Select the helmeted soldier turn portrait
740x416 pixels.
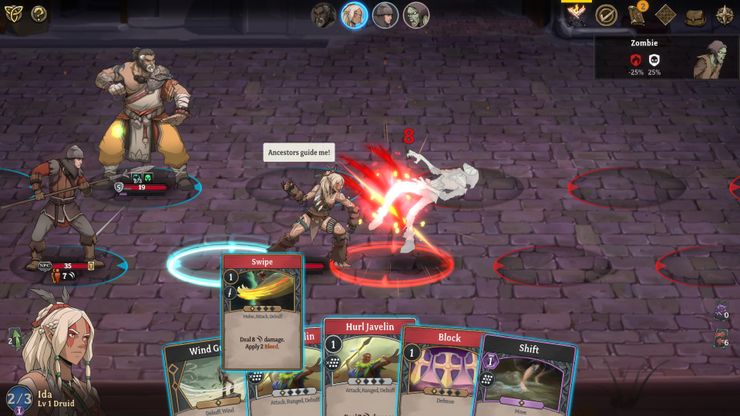pos(385,15)
